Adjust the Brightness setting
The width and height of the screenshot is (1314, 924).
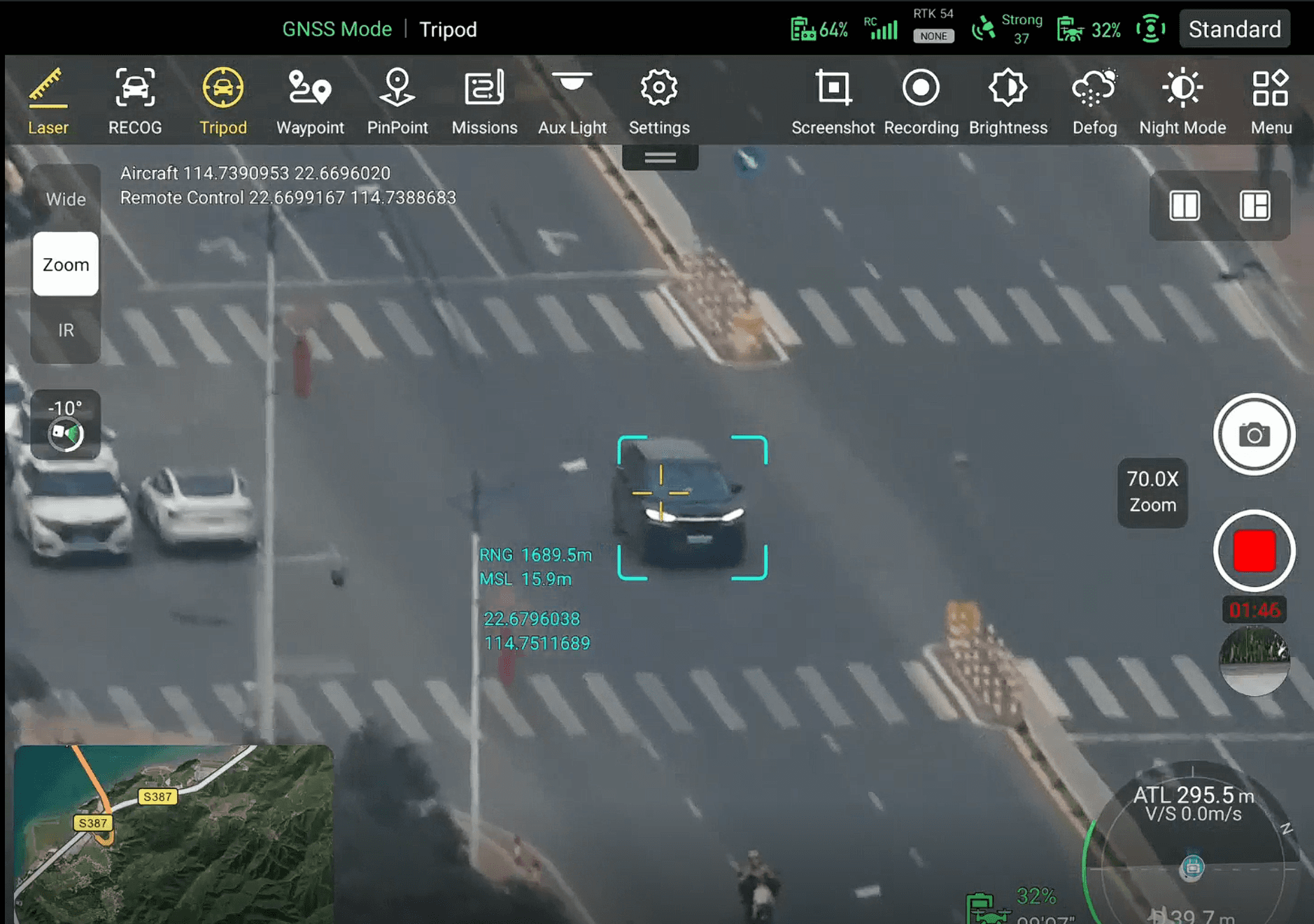pyautogui.click(x=1008, y=100)
